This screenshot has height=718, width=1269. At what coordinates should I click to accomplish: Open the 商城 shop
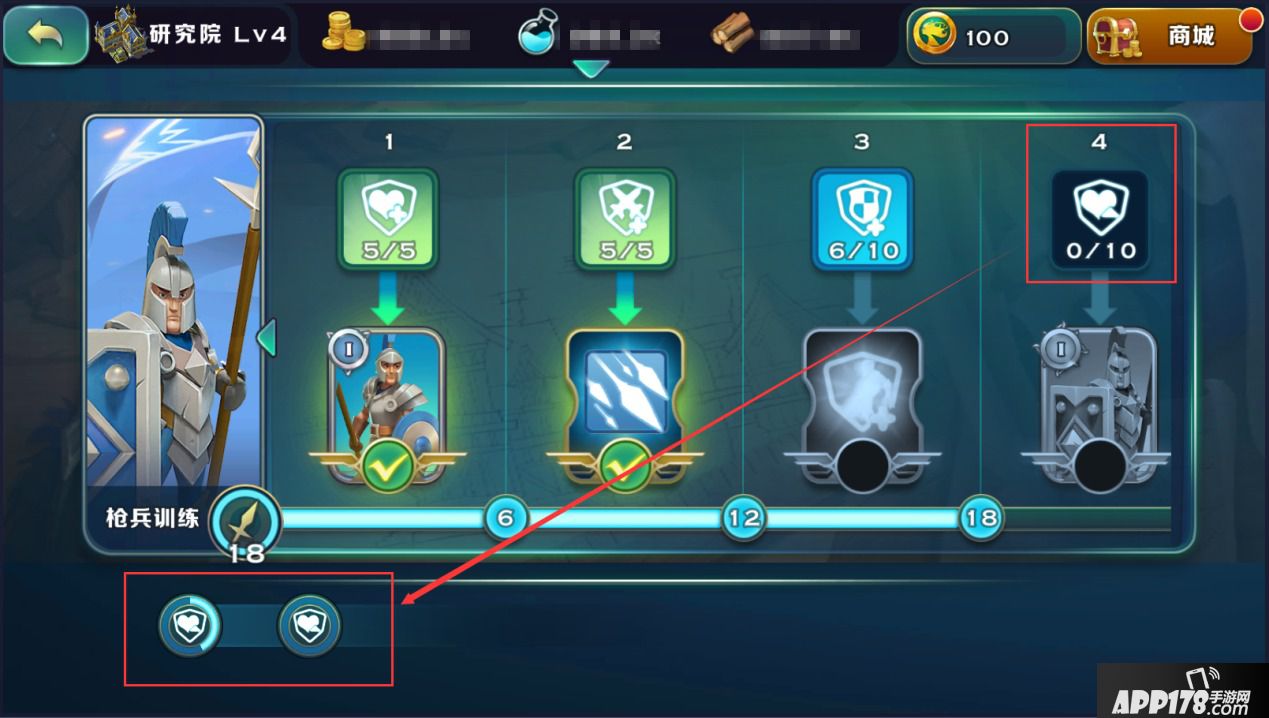[1170, 37]
